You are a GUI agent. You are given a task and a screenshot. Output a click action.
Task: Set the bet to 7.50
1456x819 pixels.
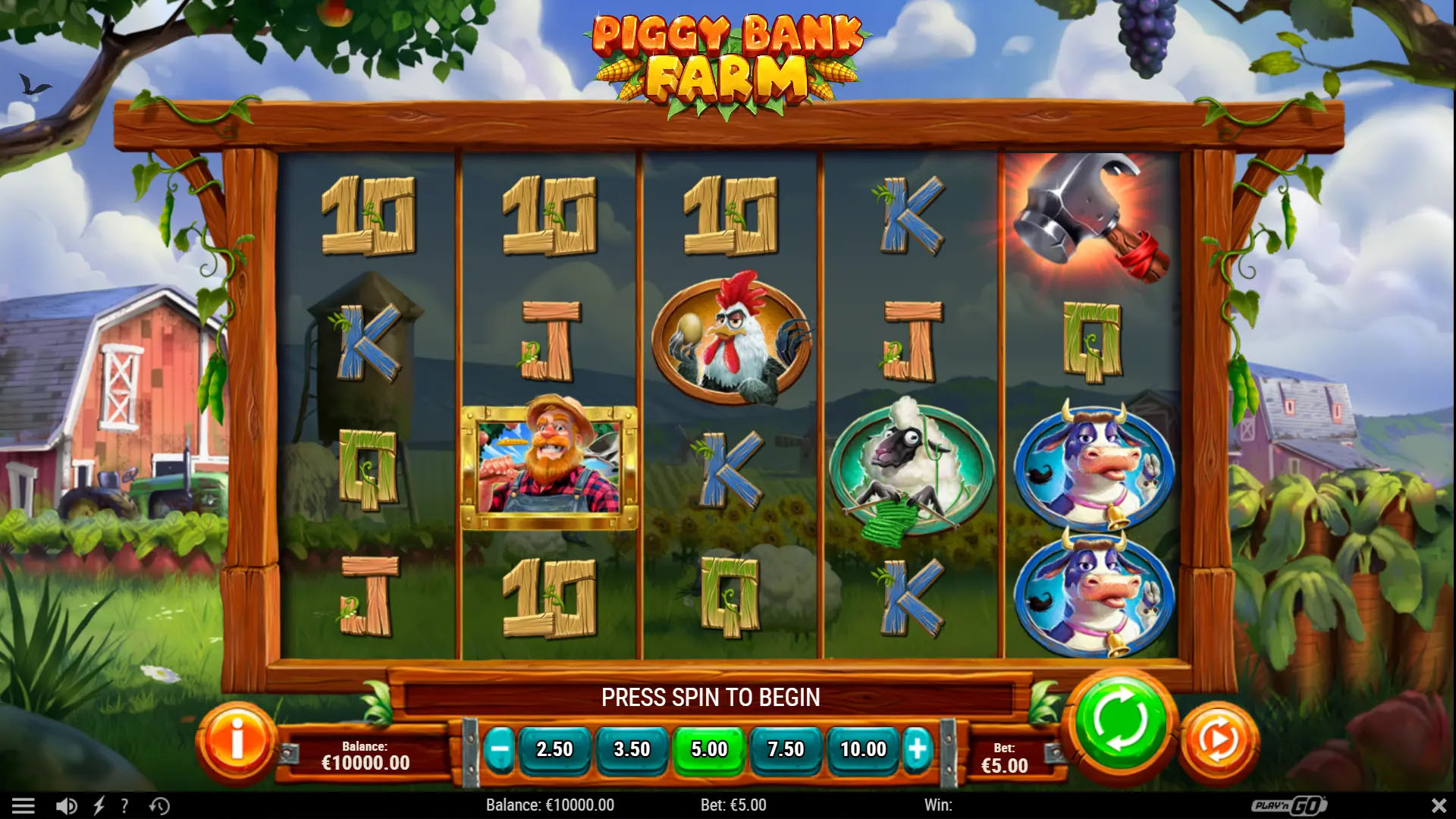(x=786, y=749)
